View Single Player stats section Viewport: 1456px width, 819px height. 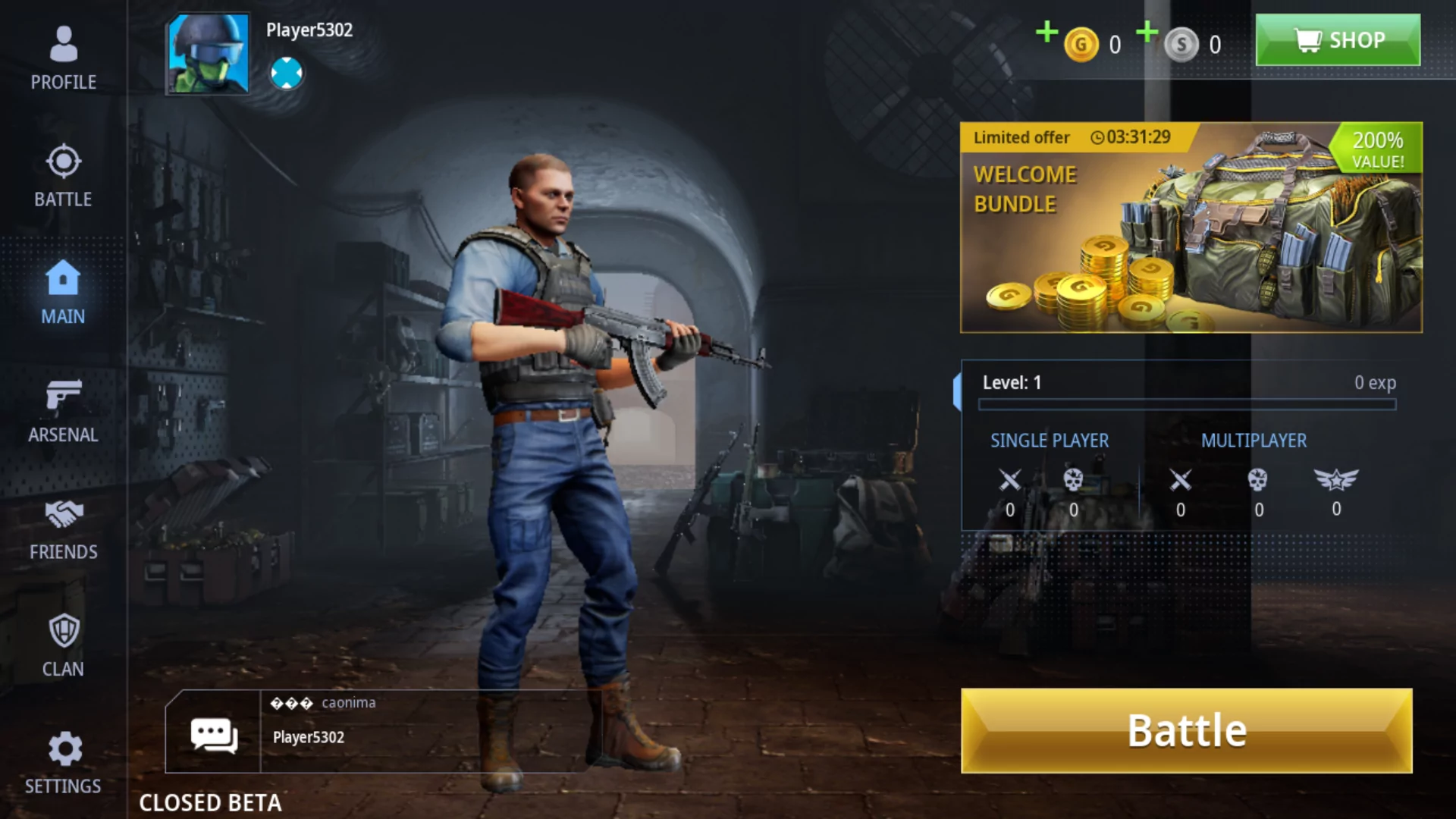(1050, 440)
